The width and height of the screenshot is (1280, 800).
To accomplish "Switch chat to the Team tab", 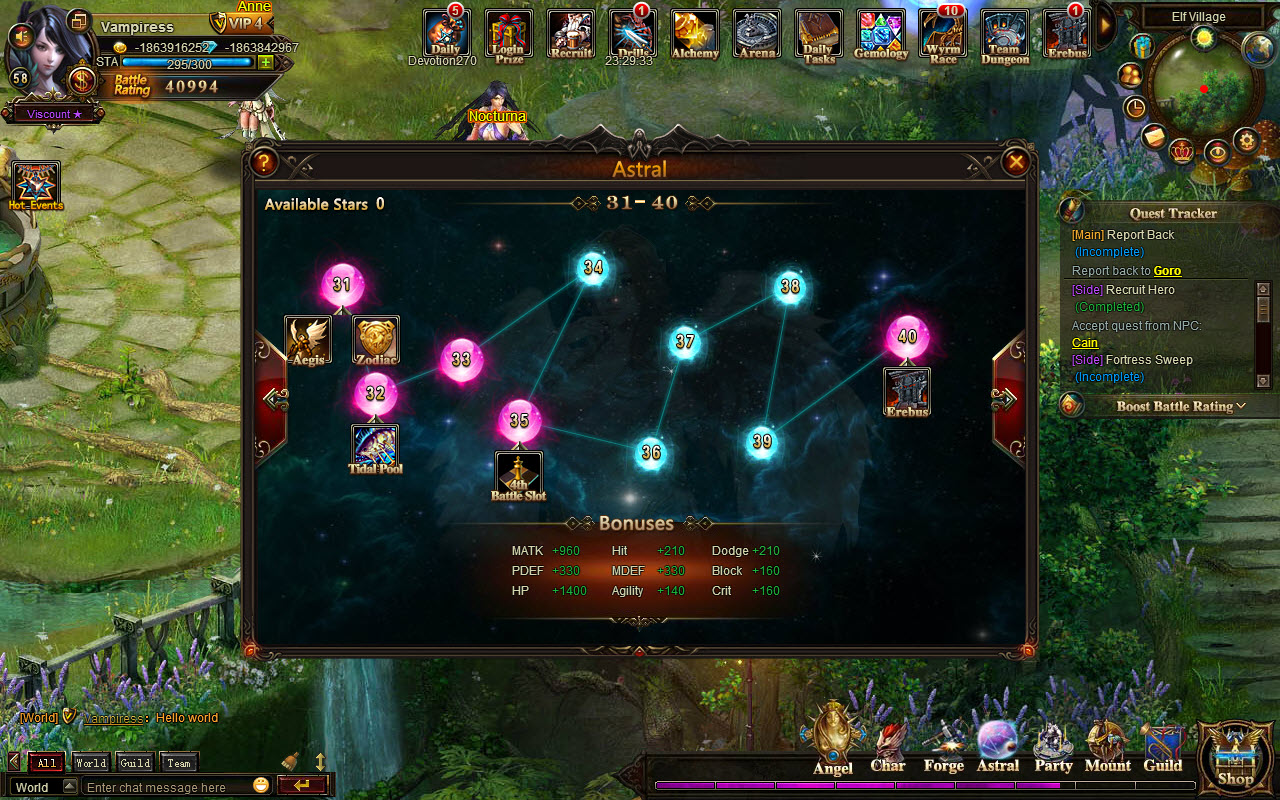I will point(178,762).
